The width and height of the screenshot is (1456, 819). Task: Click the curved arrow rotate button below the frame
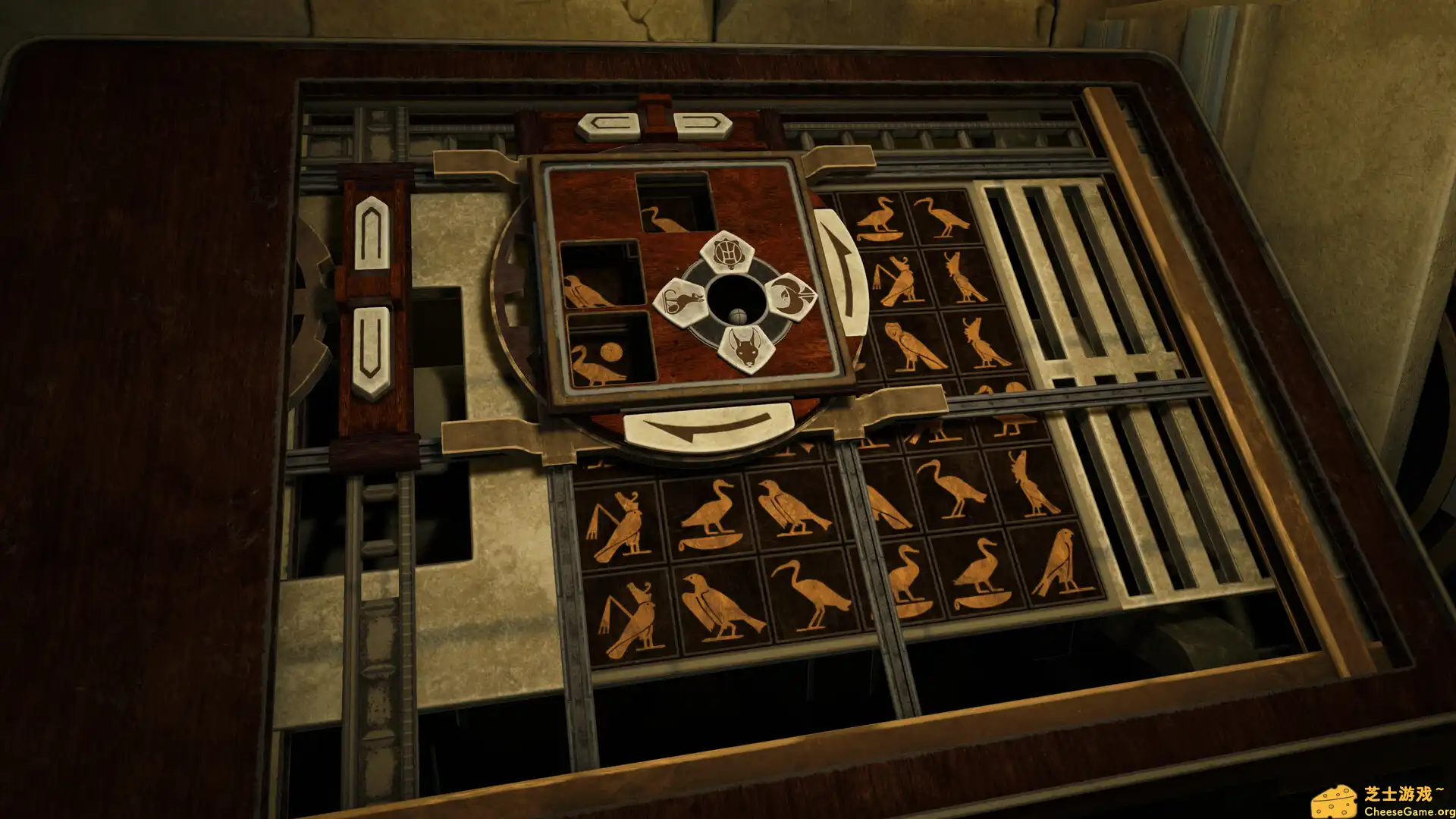click(x=708, y=425)
